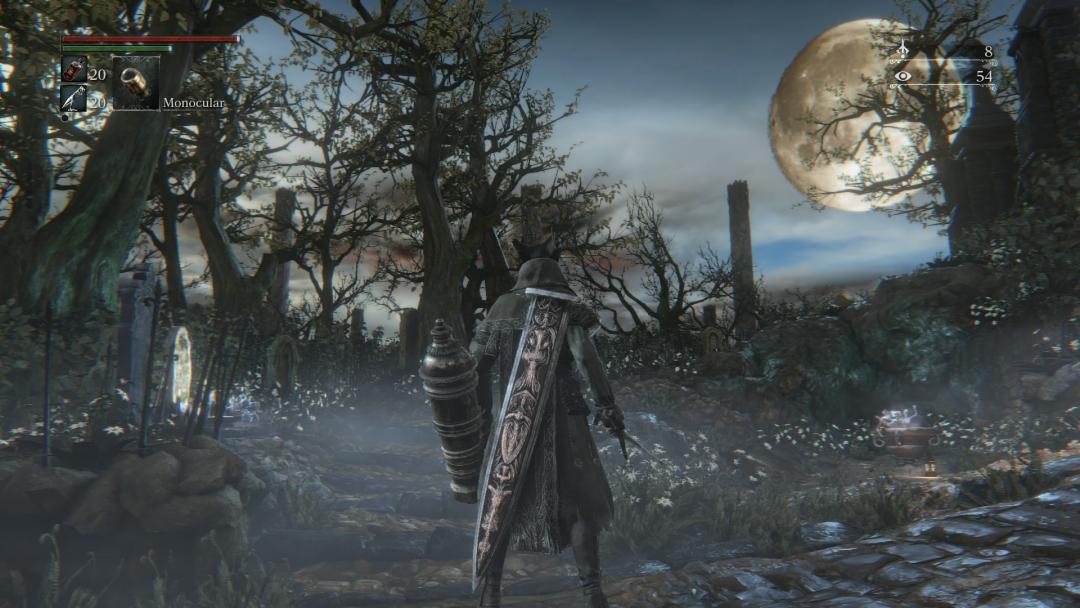Viewport: 1080px width, 608px height.
Task: Click the Quicksilver Bullet icon
Action: tap(74, 98)
